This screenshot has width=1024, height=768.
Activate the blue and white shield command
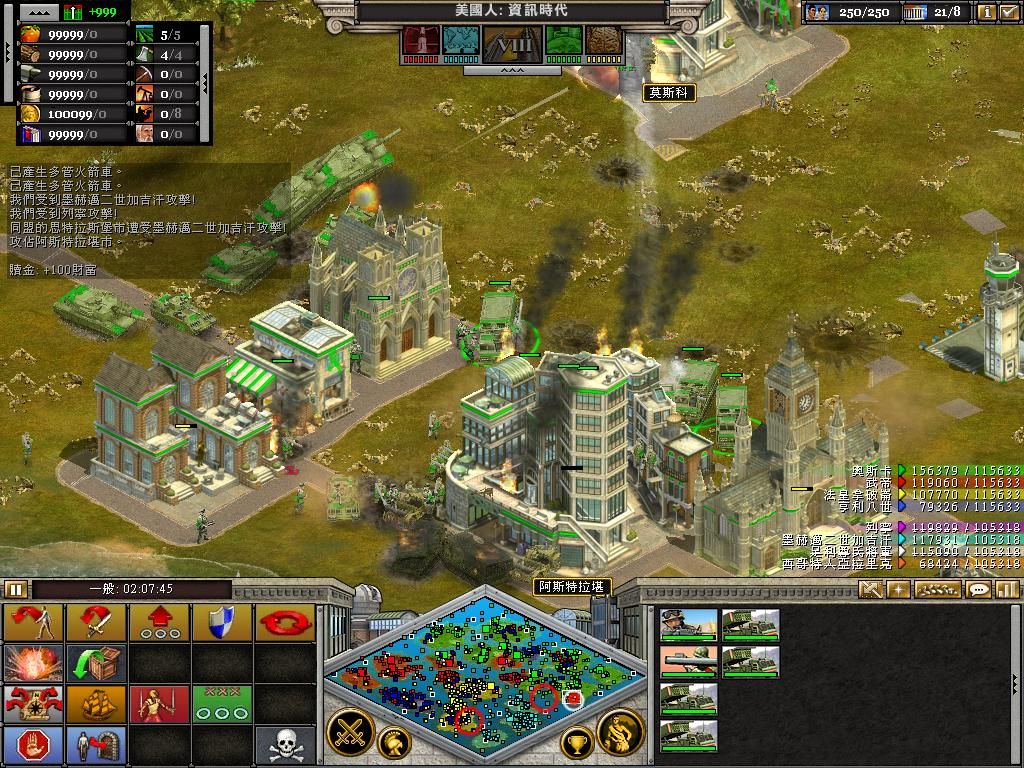[x=221, y=622]
